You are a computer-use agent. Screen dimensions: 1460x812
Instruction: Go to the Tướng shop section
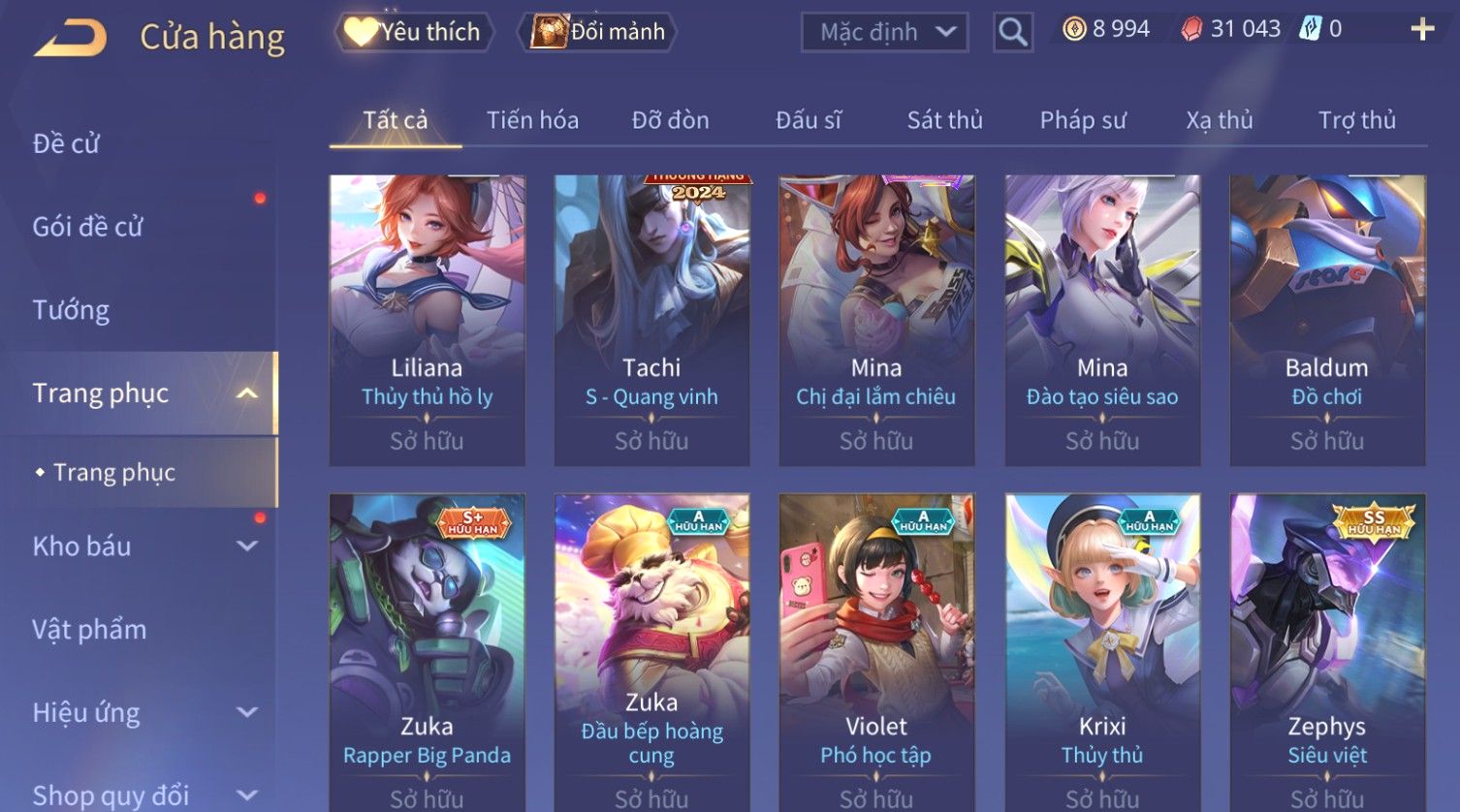(x=71, y=310)
